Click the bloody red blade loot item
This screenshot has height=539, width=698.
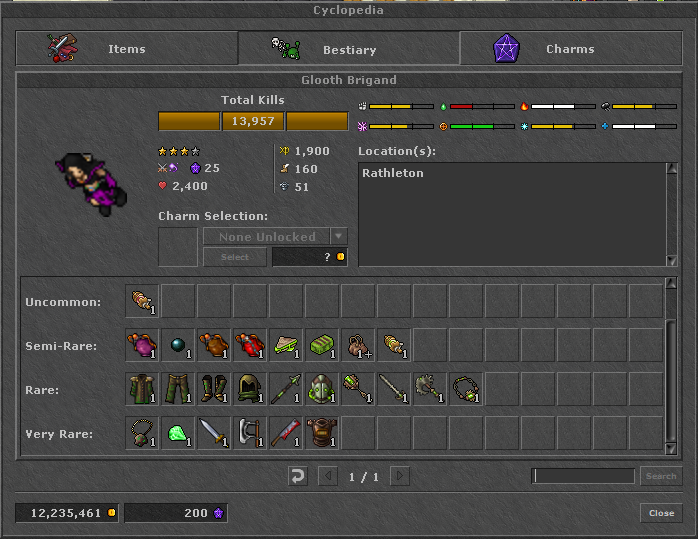286,433
